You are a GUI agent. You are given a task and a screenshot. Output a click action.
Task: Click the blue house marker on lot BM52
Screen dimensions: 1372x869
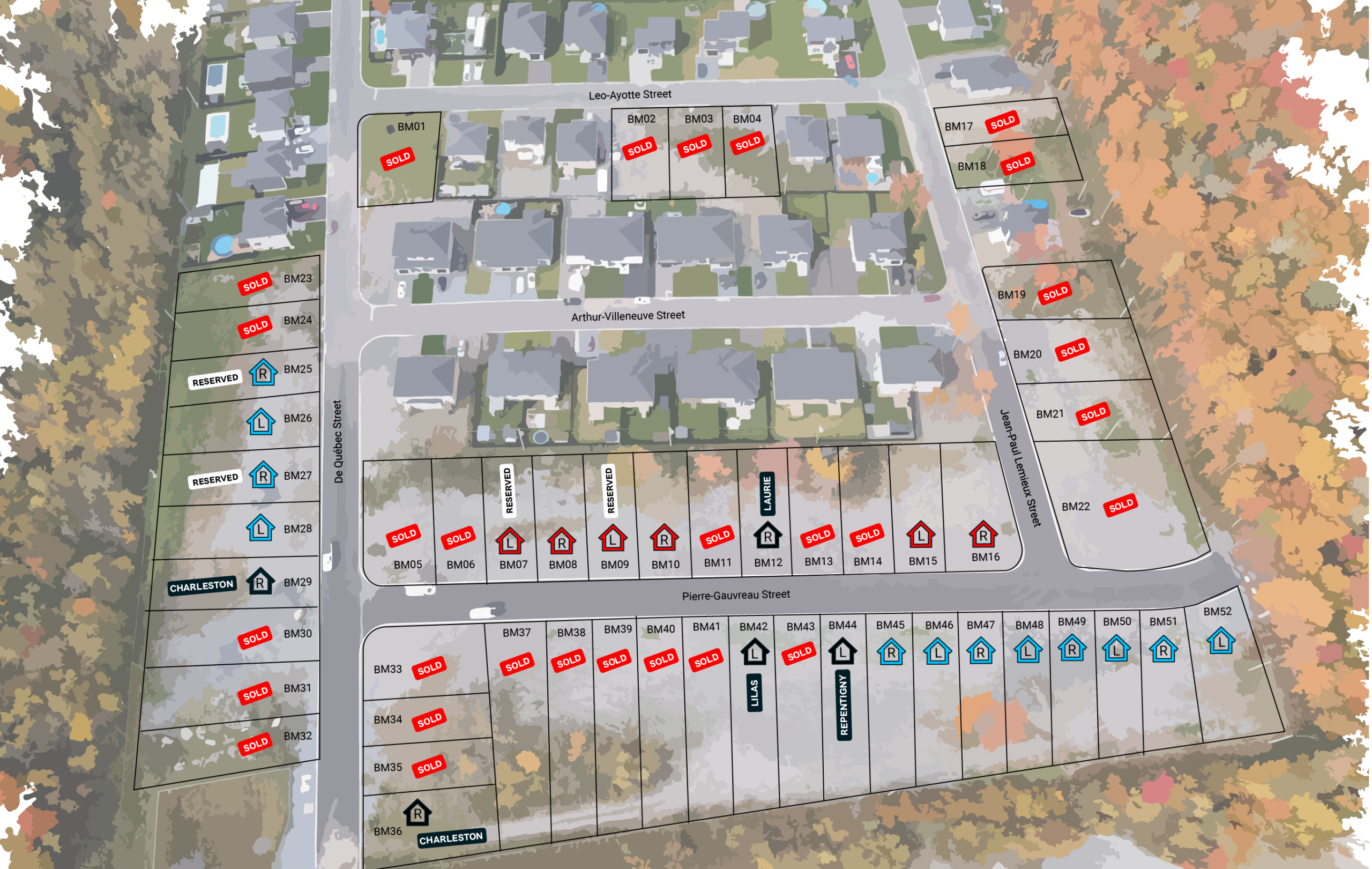1220,641
